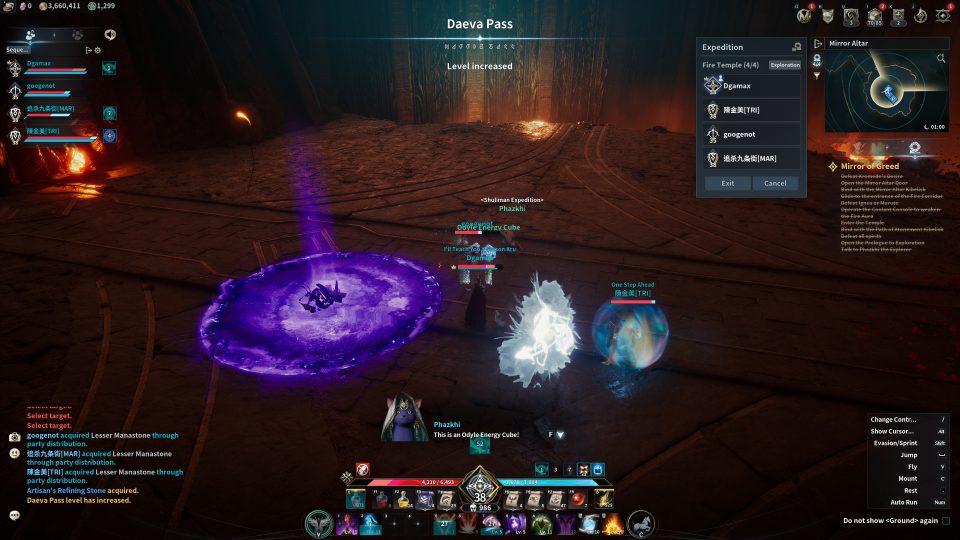
Task: Select googenot in the Expedition member list
Action: pyautogui.click(x=752, y=134)
